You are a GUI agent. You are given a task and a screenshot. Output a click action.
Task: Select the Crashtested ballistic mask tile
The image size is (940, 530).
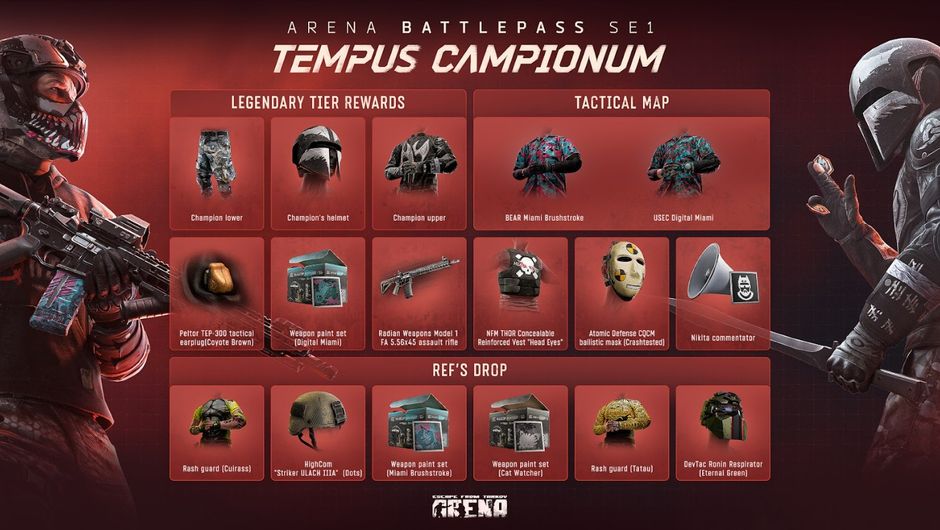pos(622,292)
